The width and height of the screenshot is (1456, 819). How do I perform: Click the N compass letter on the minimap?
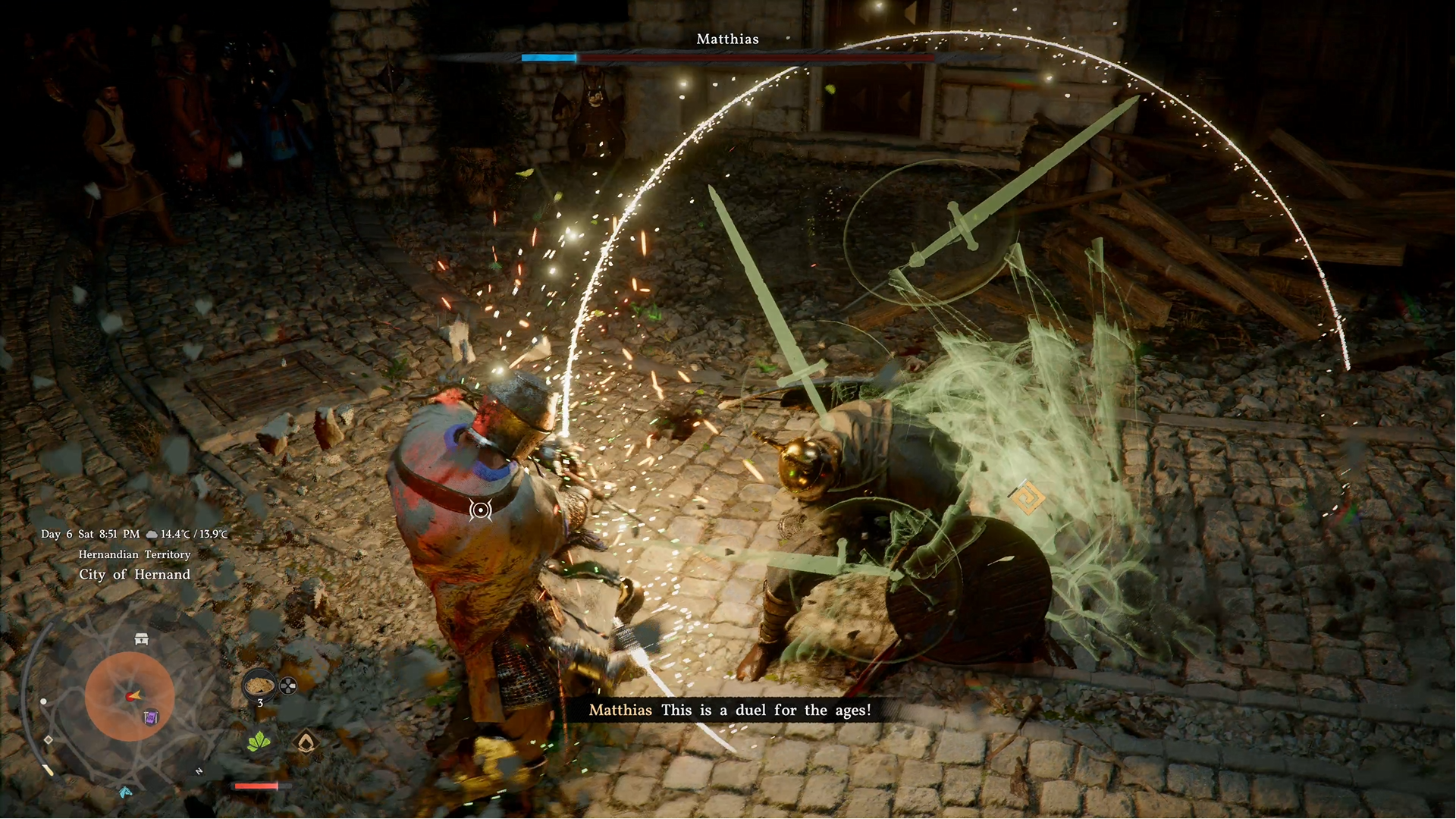(199, 771)
